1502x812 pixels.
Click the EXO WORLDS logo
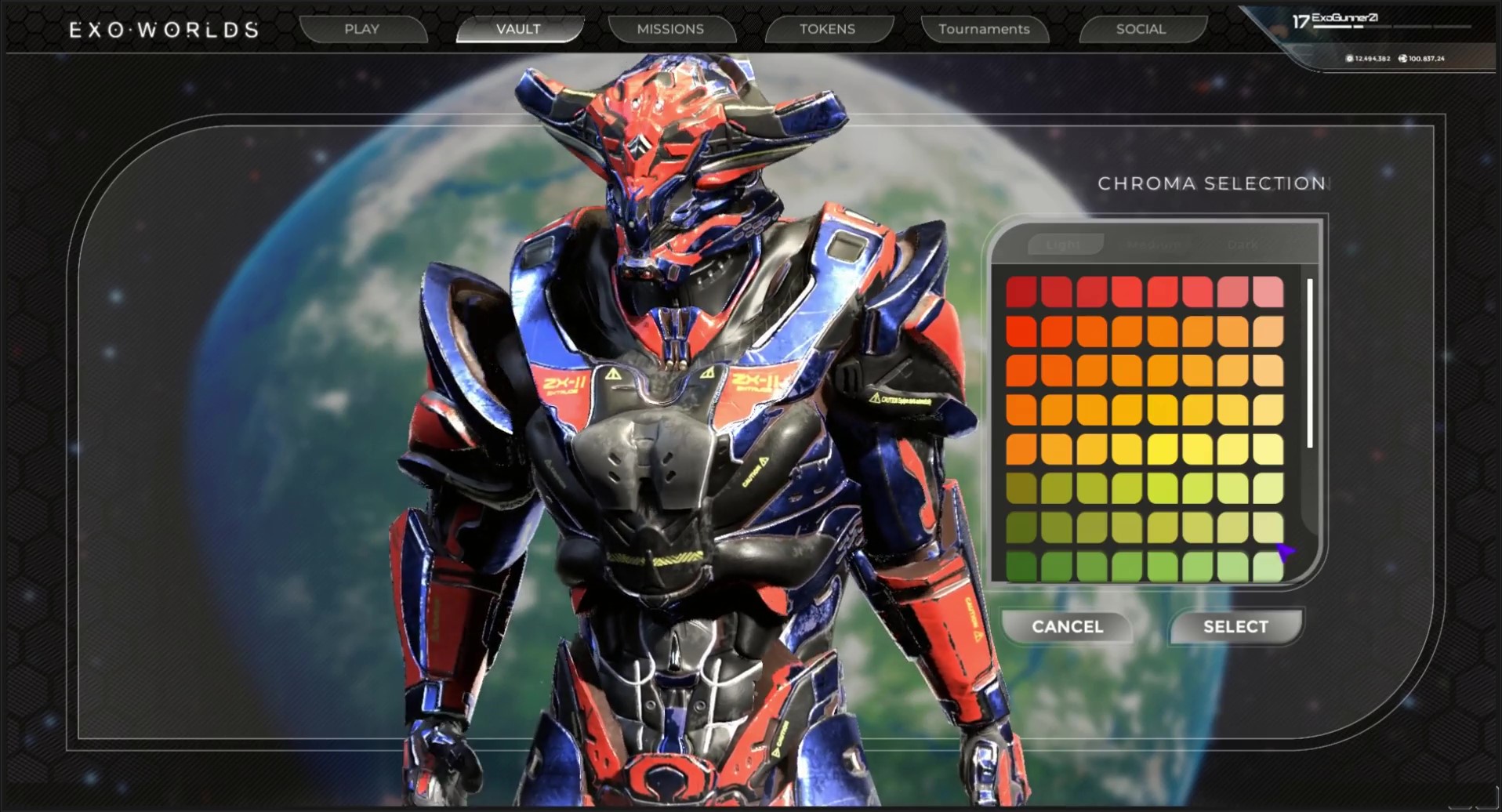pos(164,30)
